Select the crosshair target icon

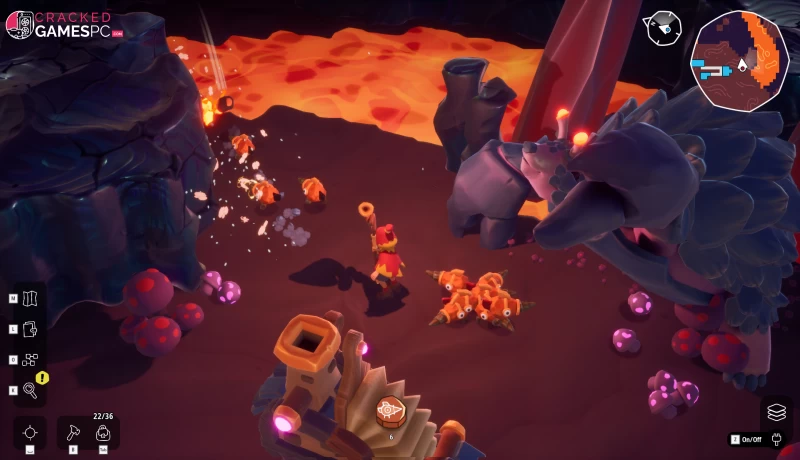click(30, 432)
